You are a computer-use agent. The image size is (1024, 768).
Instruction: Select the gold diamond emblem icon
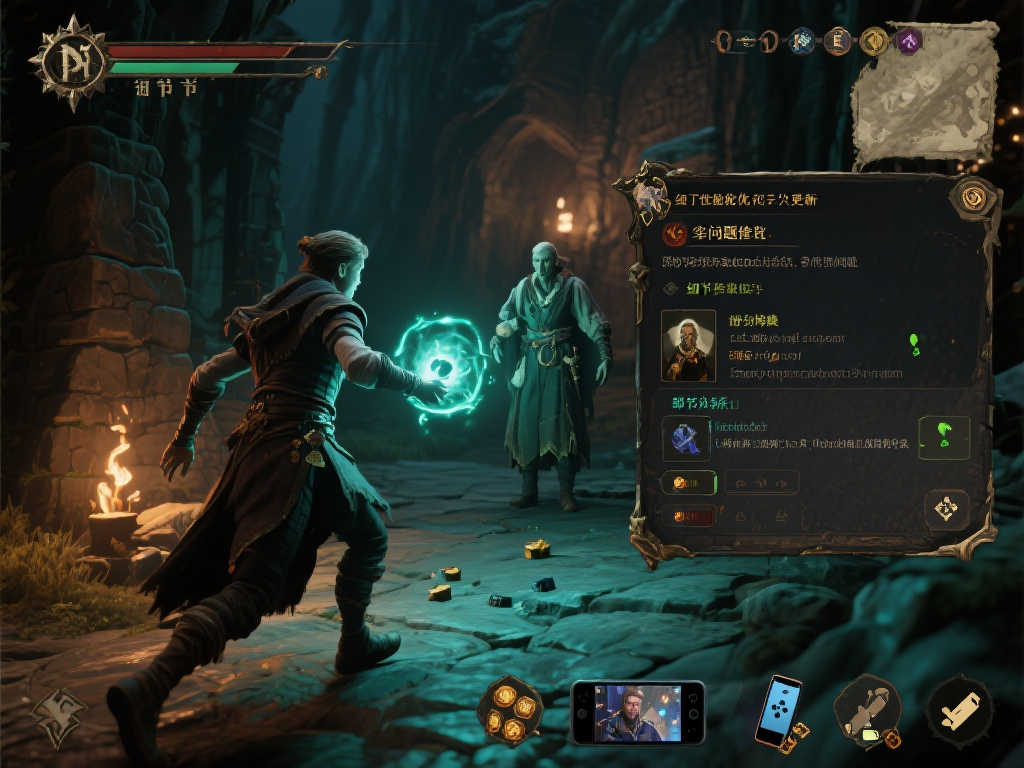click(x=873, y=41)
